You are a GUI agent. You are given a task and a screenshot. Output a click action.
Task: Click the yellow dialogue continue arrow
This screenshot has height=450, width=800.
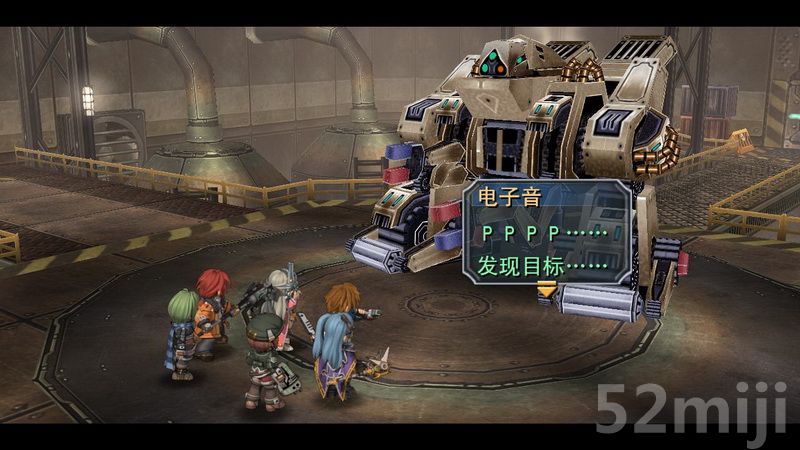tap(546, 291)
